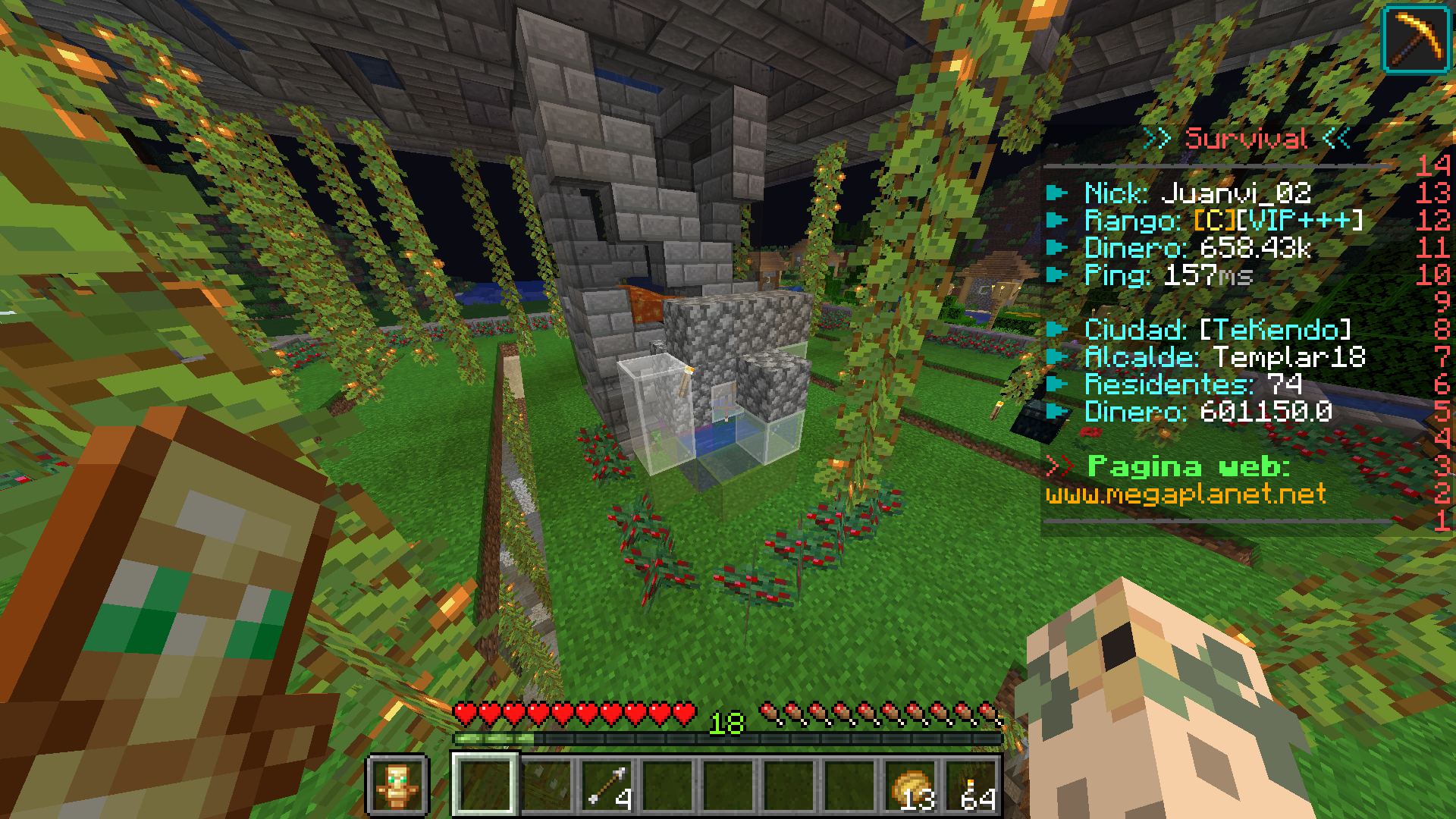Image resolution: width=1456 pixels, height=819 pixels.
Task: Select the arrow hotbar slot
Action: click(x=607, y=786)
